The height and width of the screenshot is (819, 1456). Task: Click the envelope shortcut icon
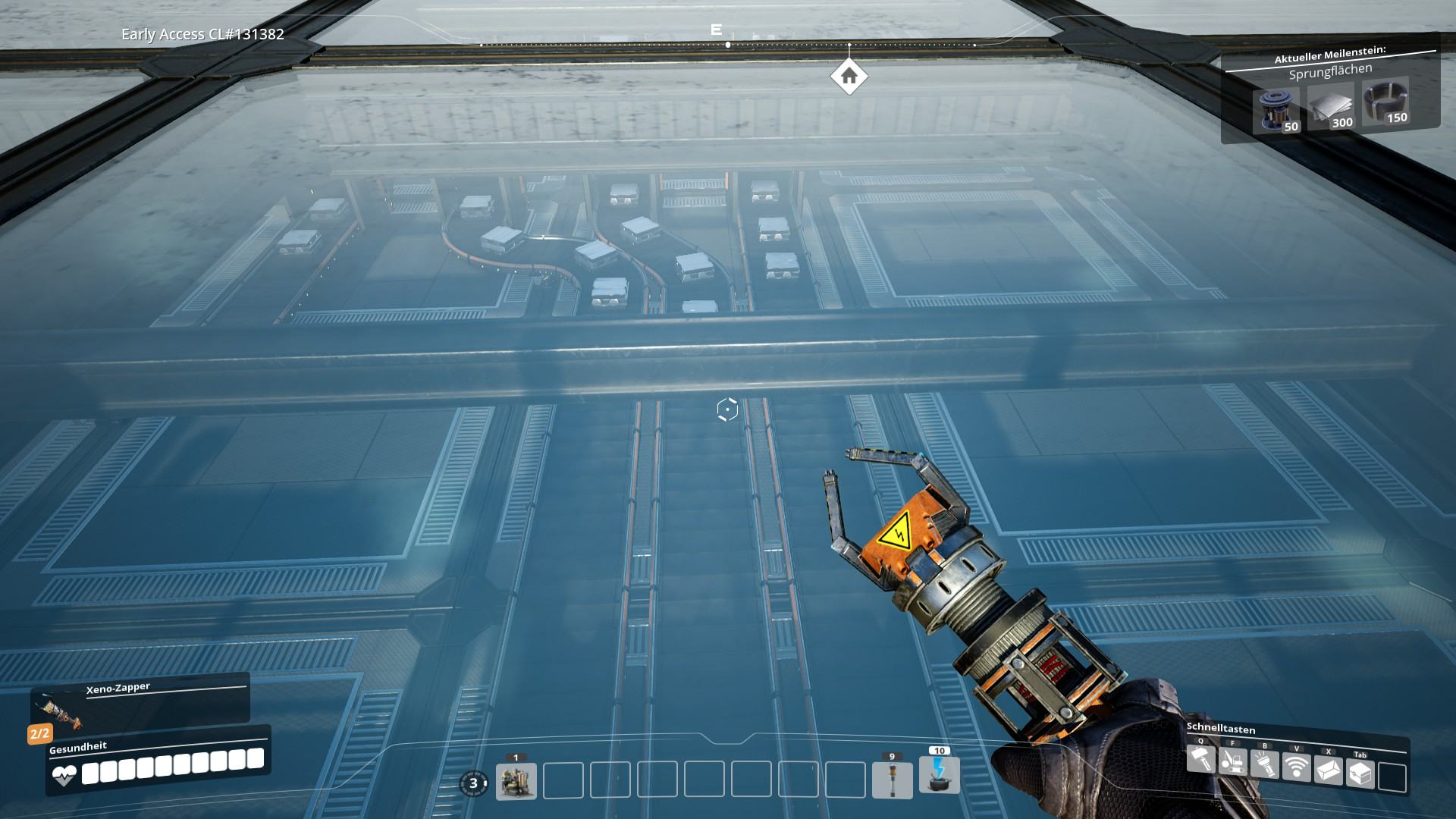[x=1329, y=770]
